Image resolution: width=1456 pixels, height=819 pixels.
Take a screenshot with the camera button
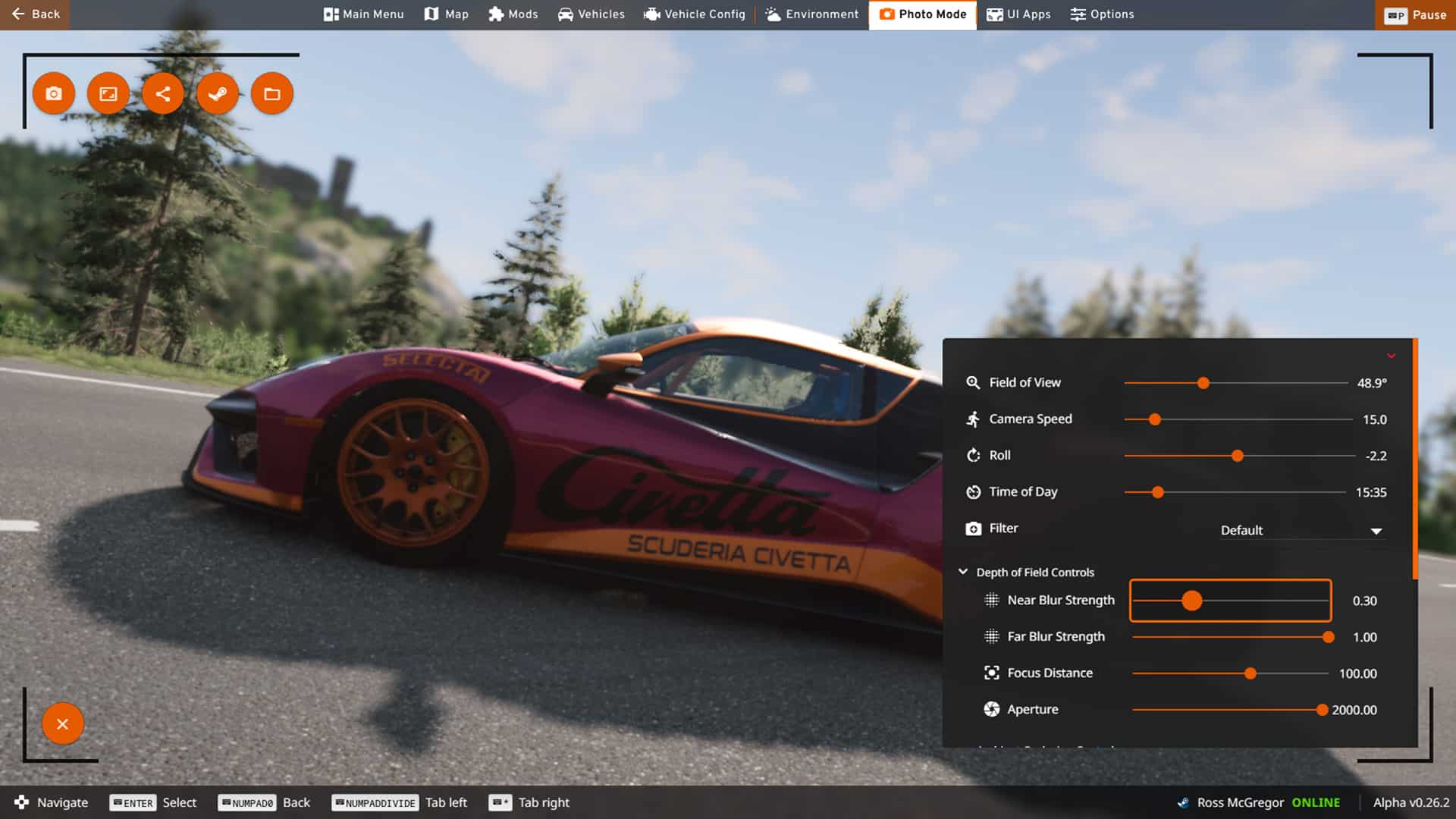coord(53,93)
